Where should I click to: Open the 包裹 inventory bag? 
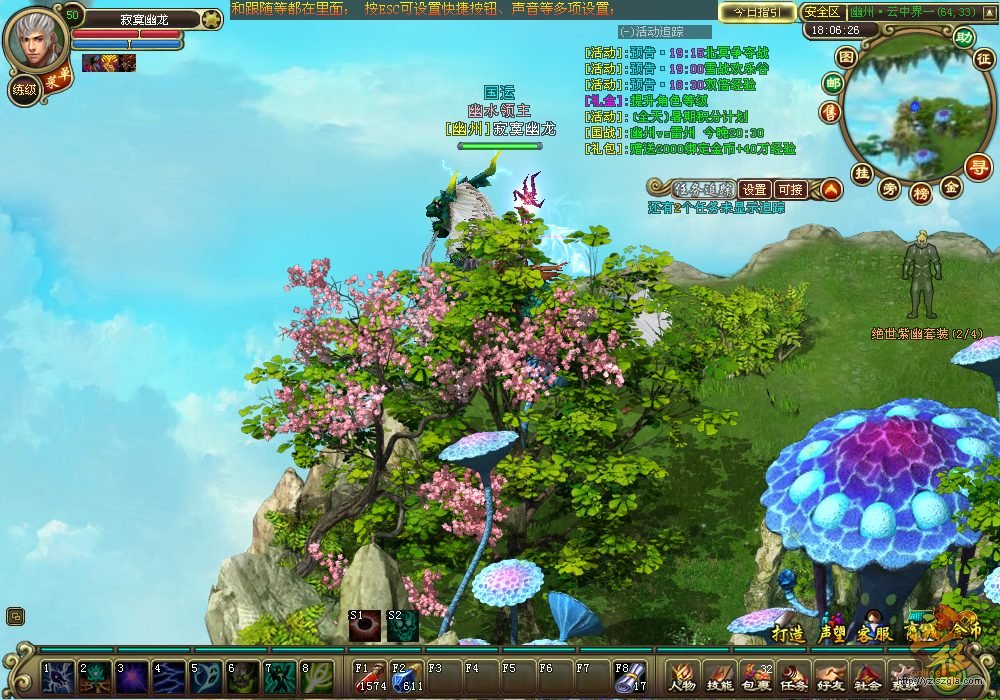point(756,675)
